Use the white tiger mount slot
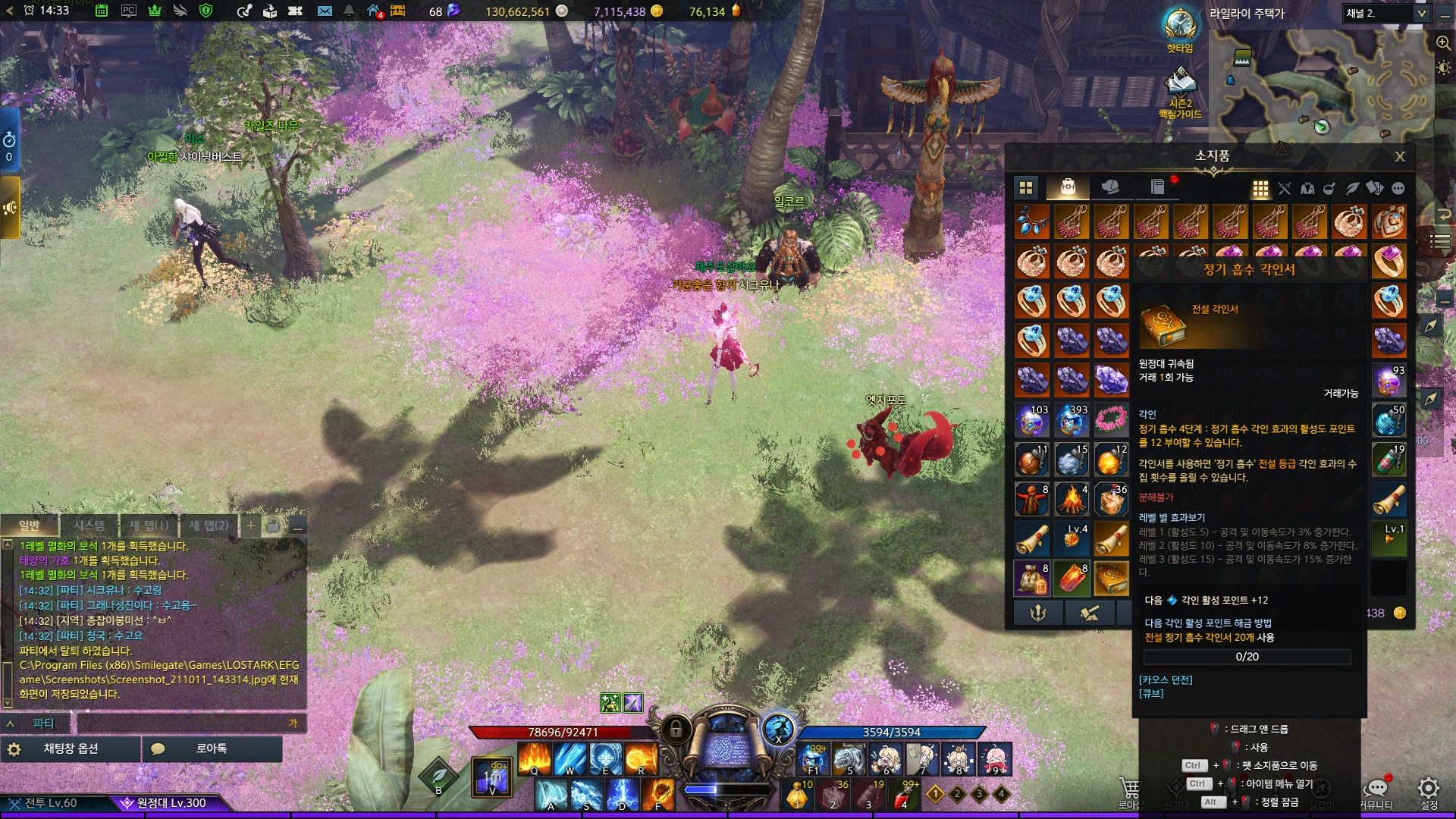Screen dimensions: 1456x819 point(849,758)
